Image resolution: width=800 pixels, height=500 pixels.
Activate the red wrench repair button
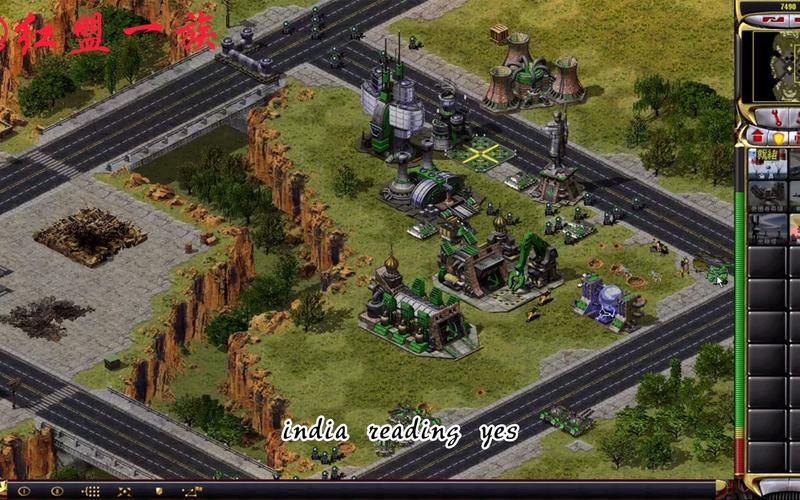[772, 114]
